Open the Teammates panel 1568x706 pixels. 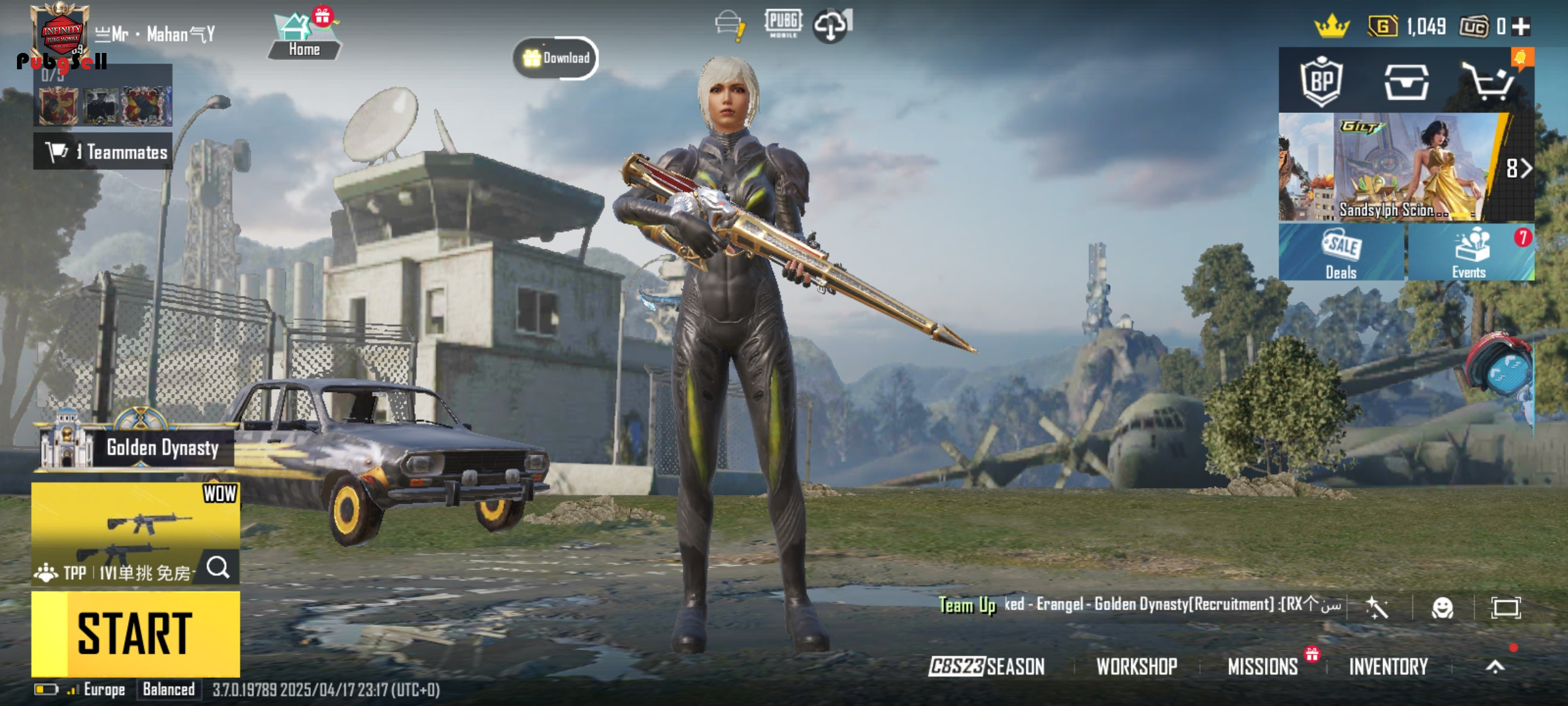tap(103, 152)
